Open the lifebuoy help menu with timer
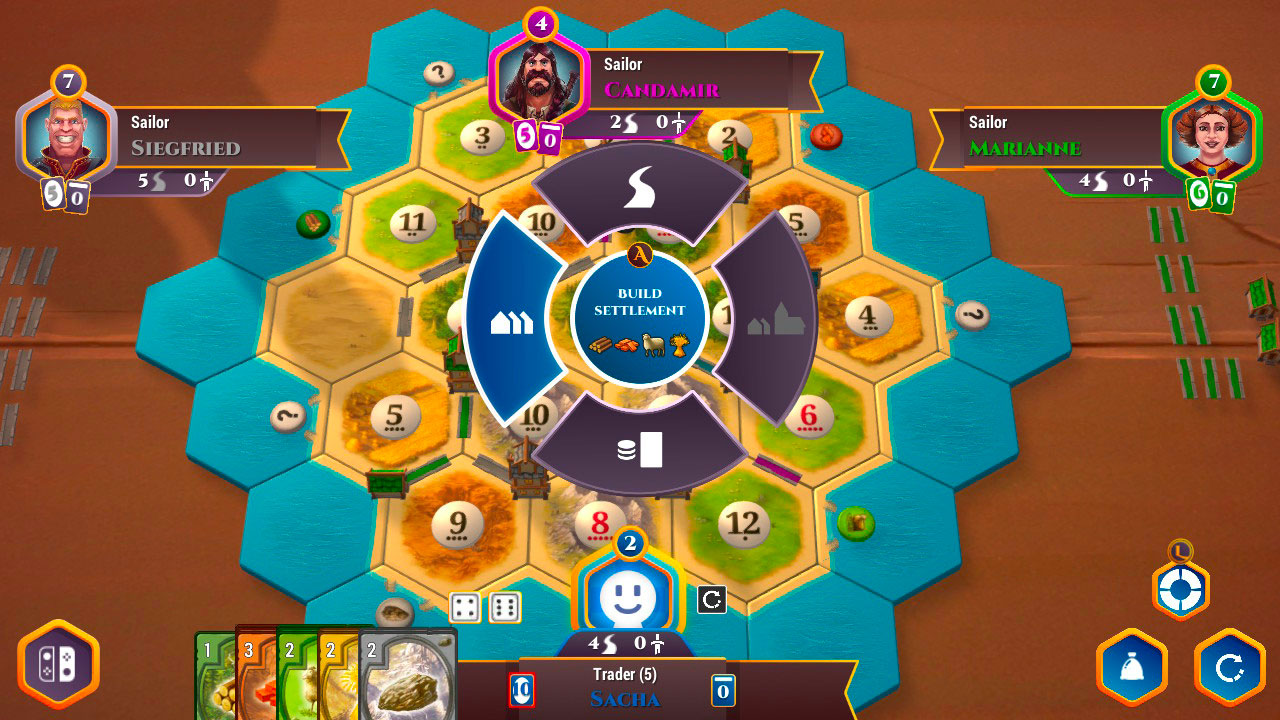Screen dimensions: 1280x720 pos(1182,588)
